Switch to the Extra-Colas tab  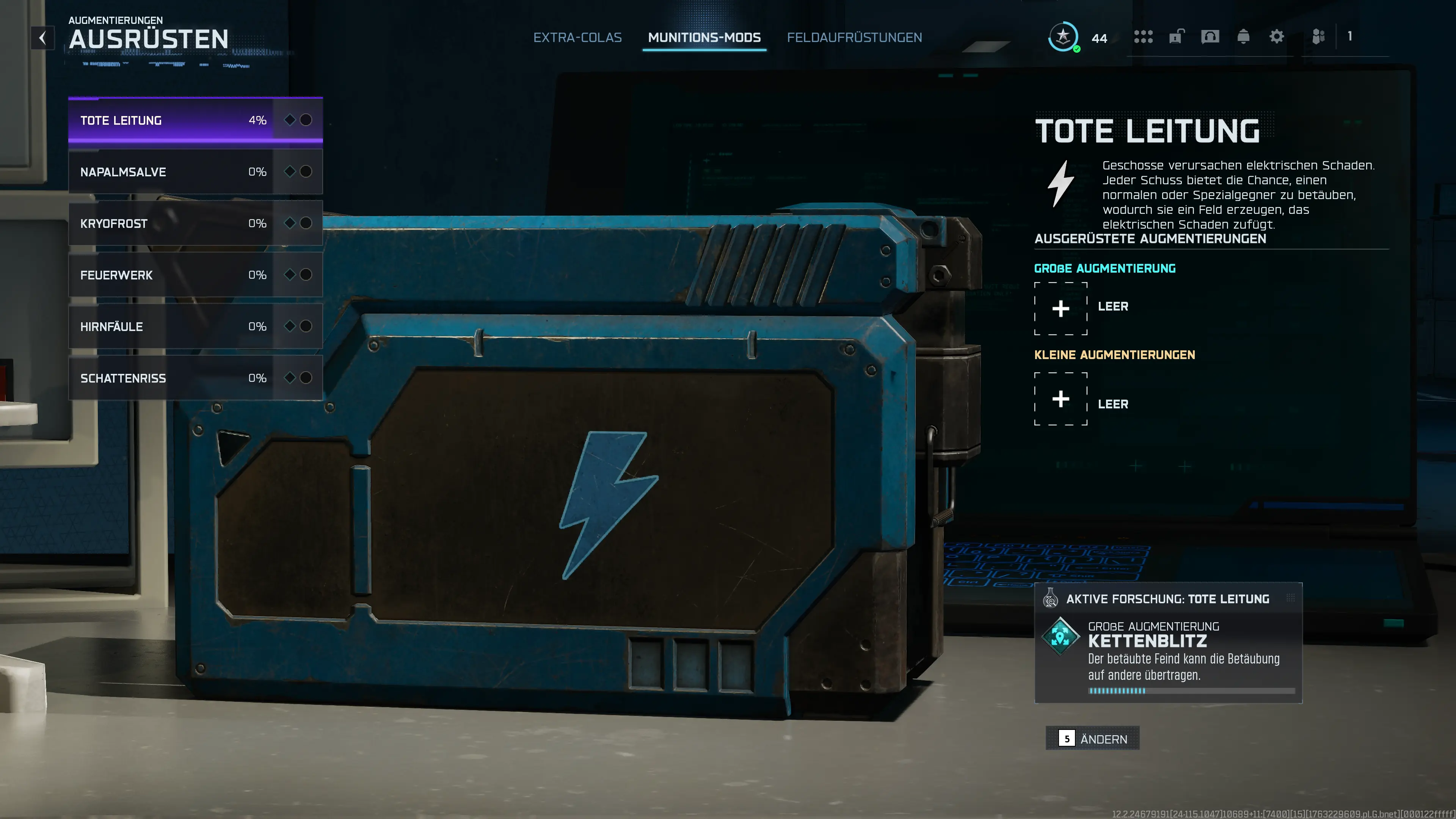[x=577, y=37]
